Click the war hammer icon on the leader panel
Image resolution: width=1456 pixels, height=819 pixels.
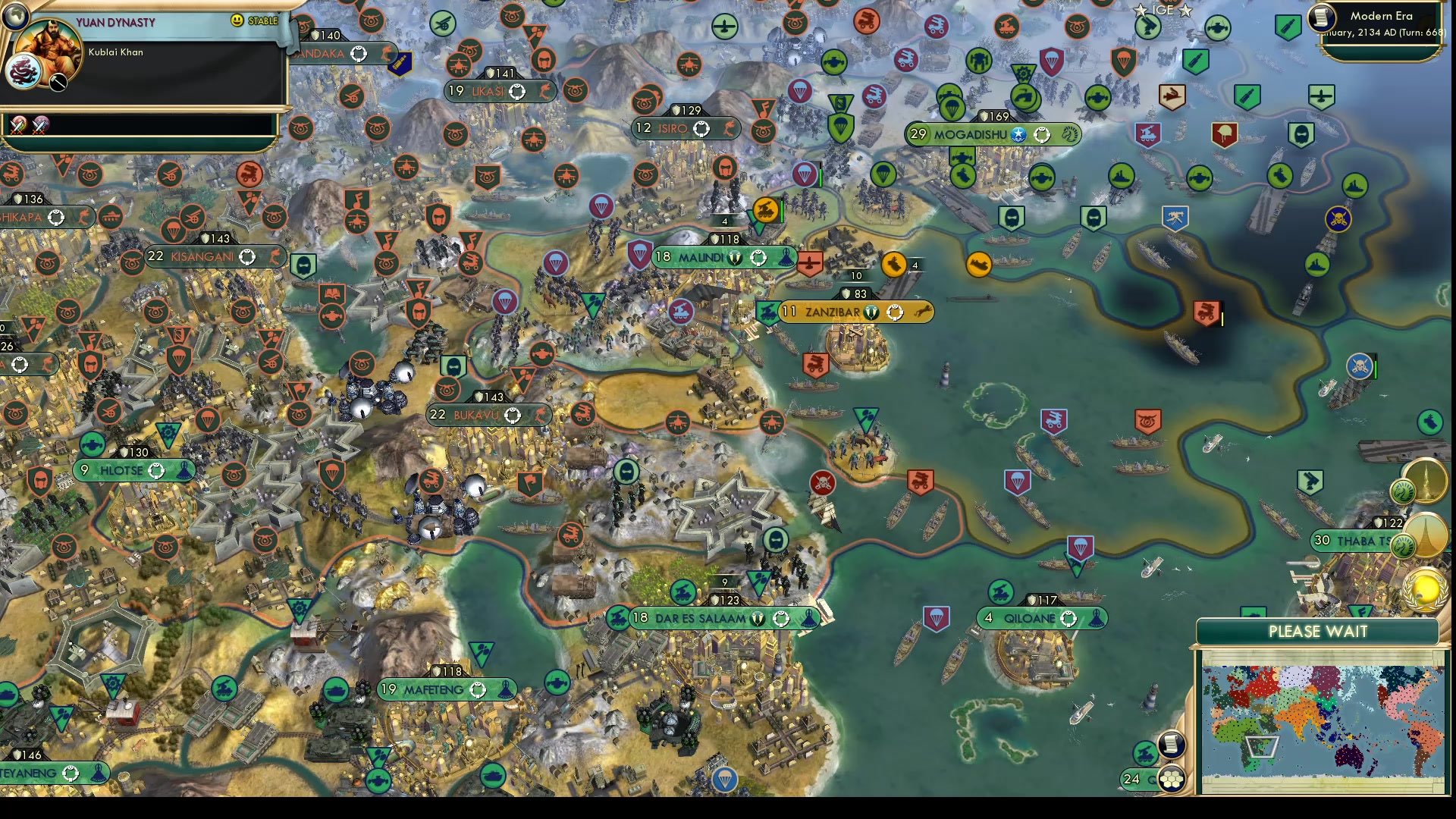58,83
